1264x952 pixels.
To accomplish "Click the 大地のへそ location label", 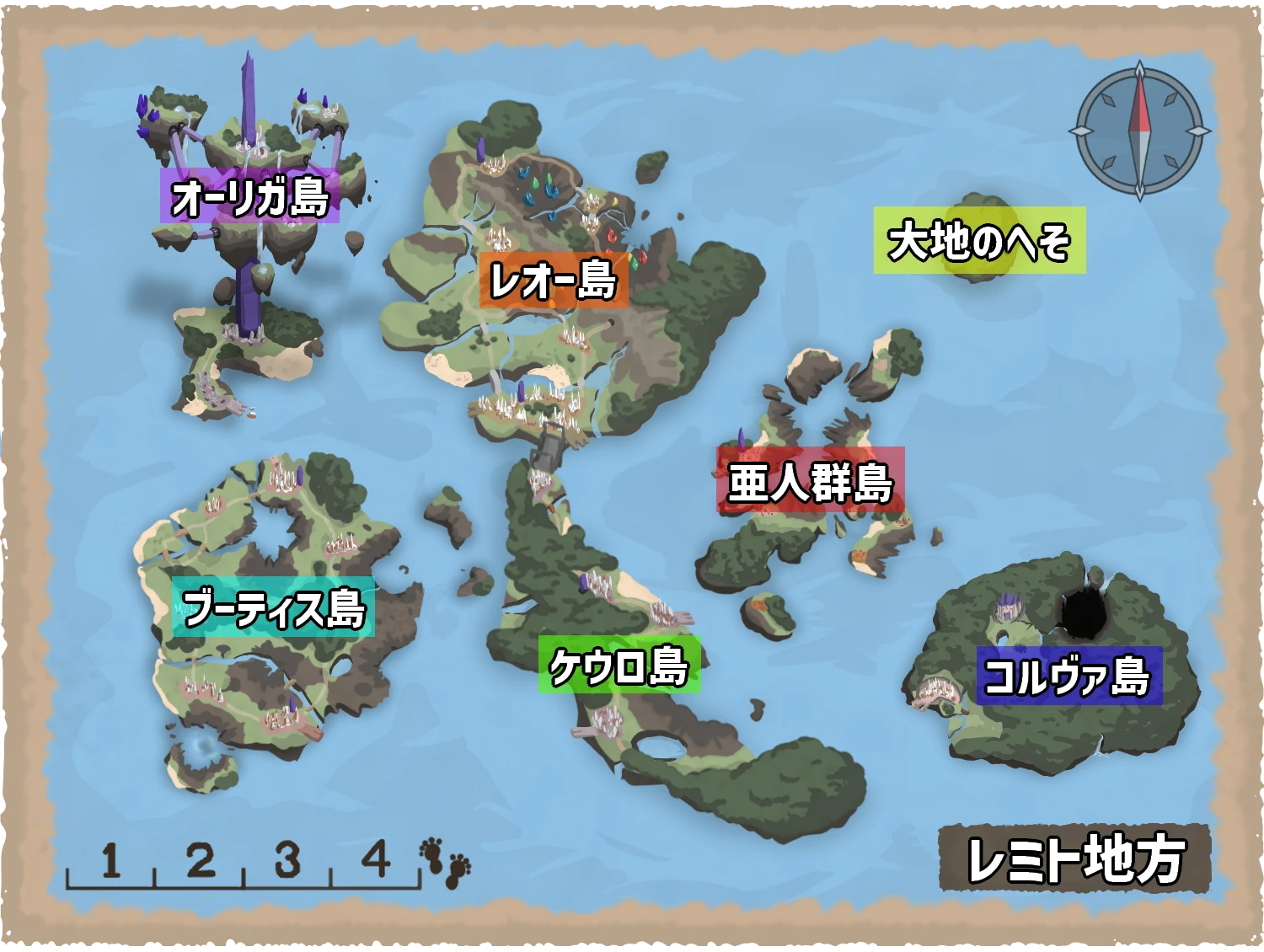I will (979, 241).
